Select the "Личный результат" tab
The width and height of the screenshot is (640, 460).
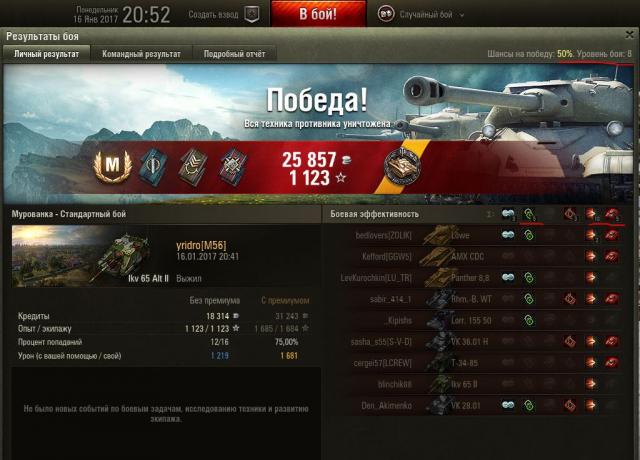pyautogui.click(x=46, y=54)
